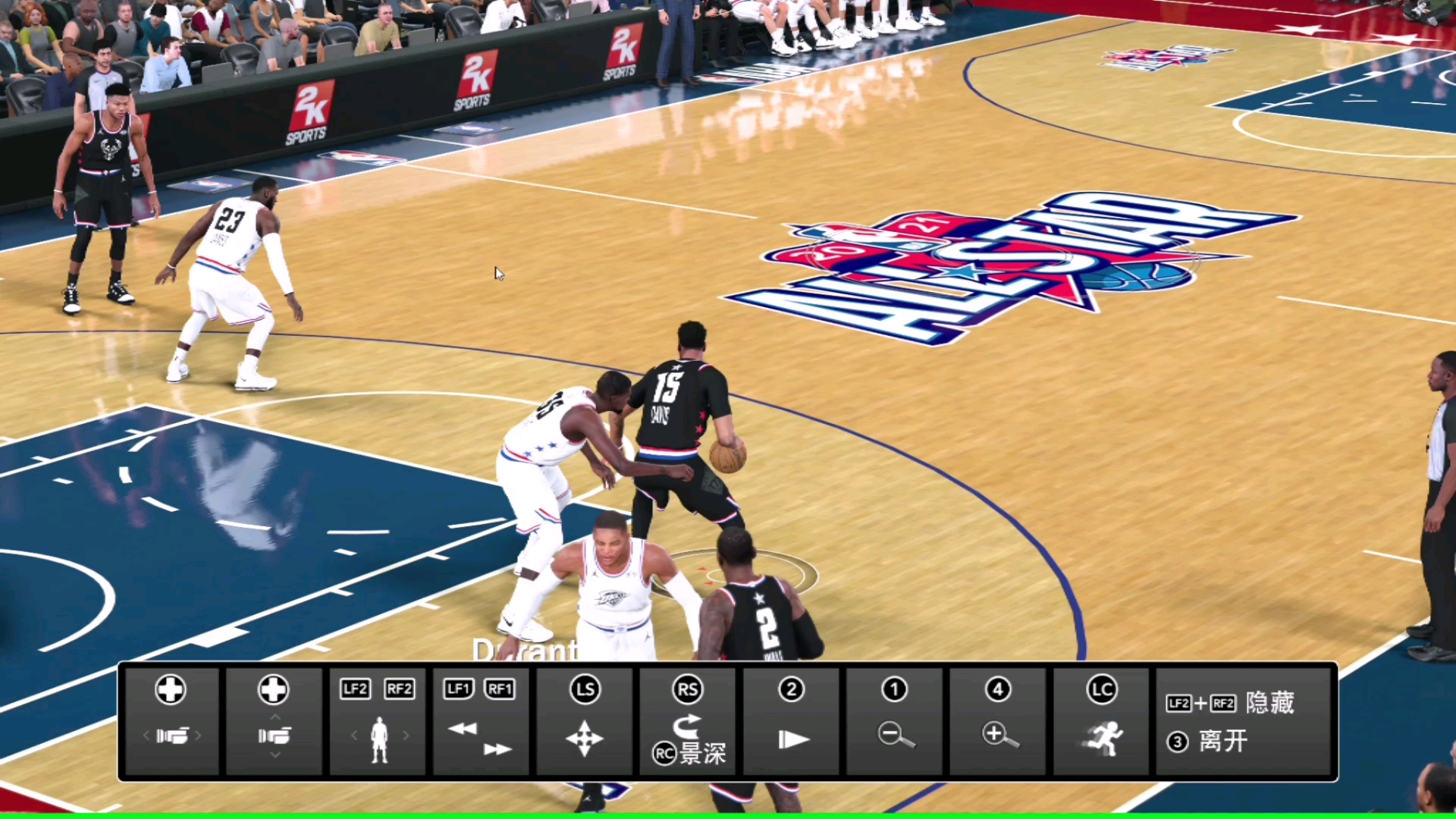Exit the replay with 离开
This screenshot has height=819, width=1456.
(x=1222, y=741)
